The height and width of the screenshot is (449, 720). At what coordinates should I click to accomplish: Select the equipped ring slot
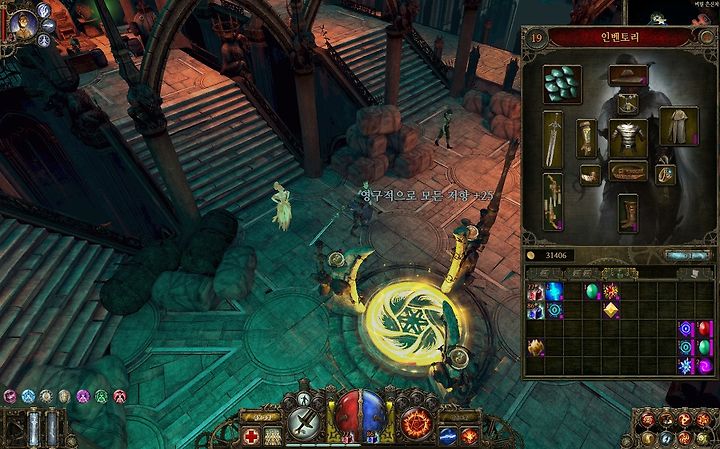pos(665,174)
